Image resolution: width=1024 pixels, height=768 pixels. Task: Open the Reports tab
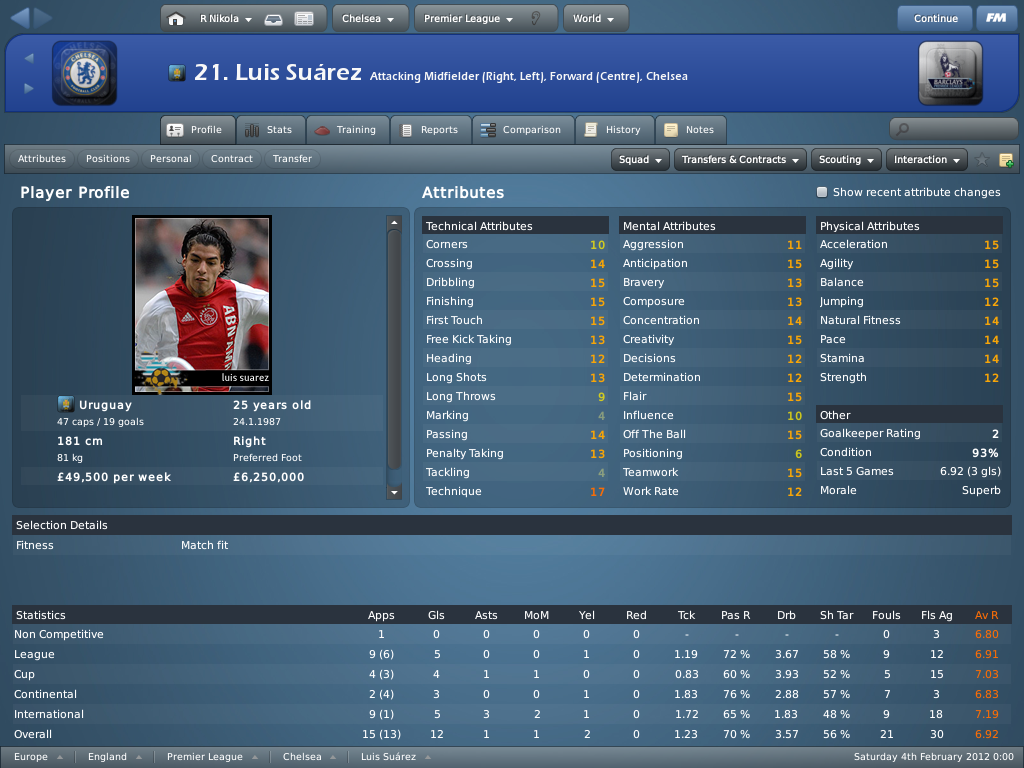click(x=430, y=130)
